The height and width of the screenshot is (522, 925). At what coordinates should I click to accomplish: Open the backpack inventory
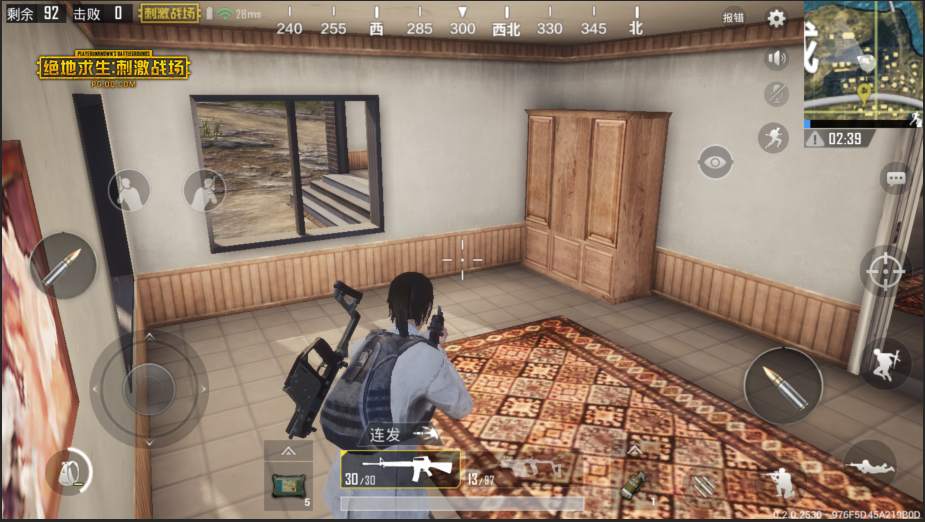click(68, 471)
